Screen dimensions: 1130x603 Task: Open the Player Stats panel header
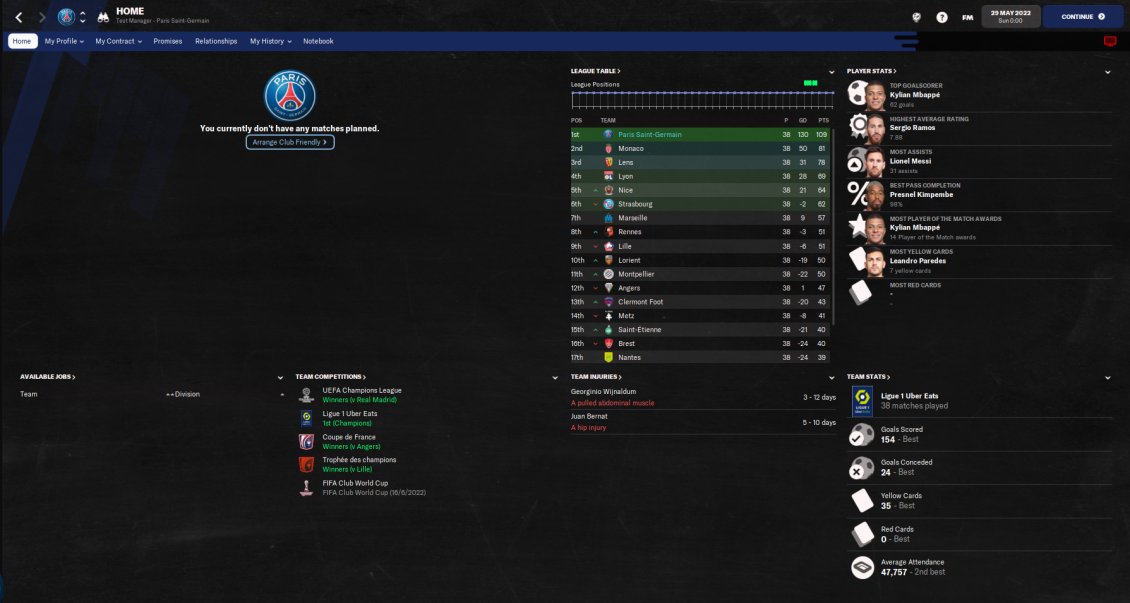(870, 71)
